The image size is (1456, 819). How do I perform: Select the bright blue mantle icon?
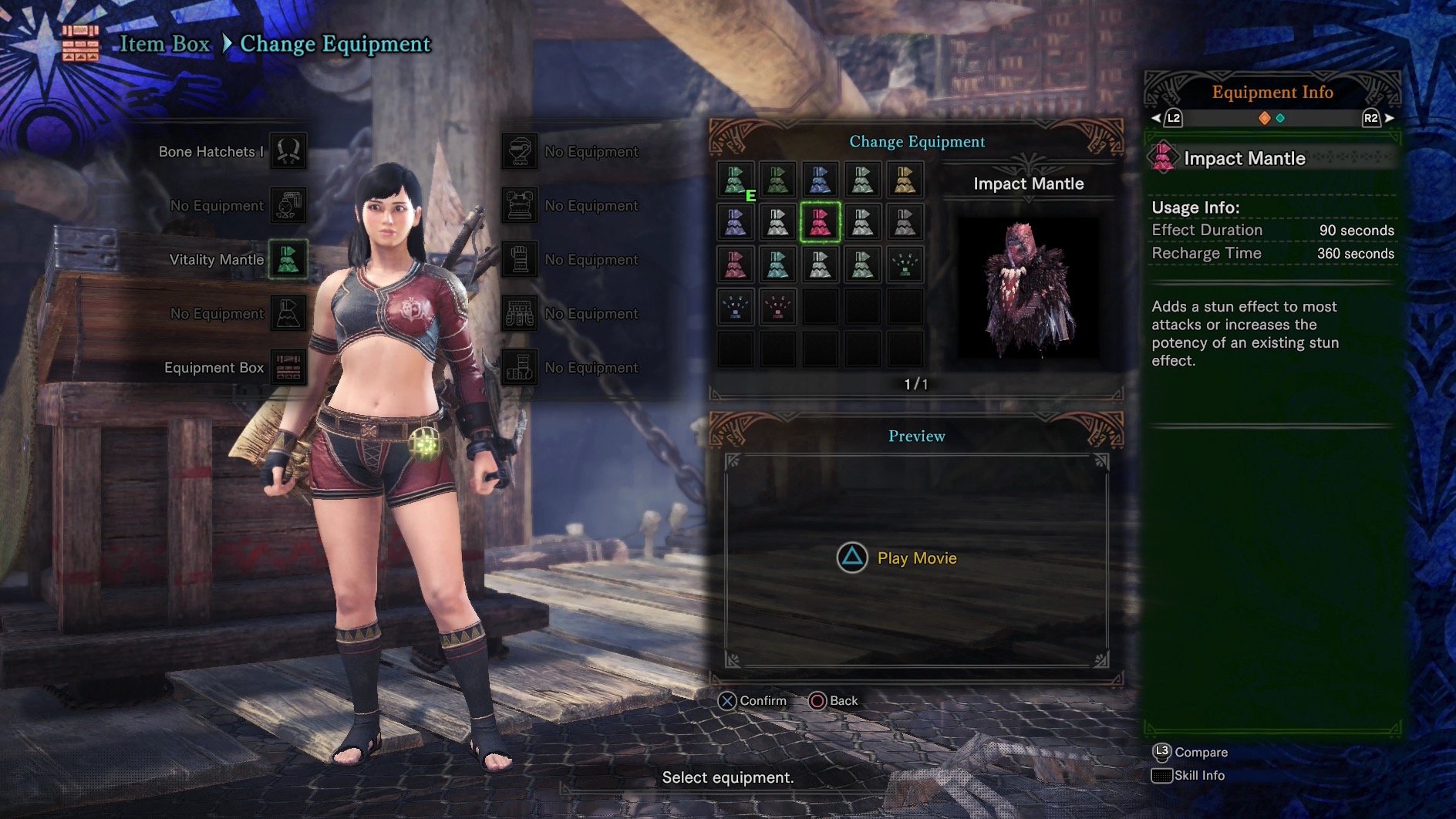pyautogui.click(x=820, y=180)
